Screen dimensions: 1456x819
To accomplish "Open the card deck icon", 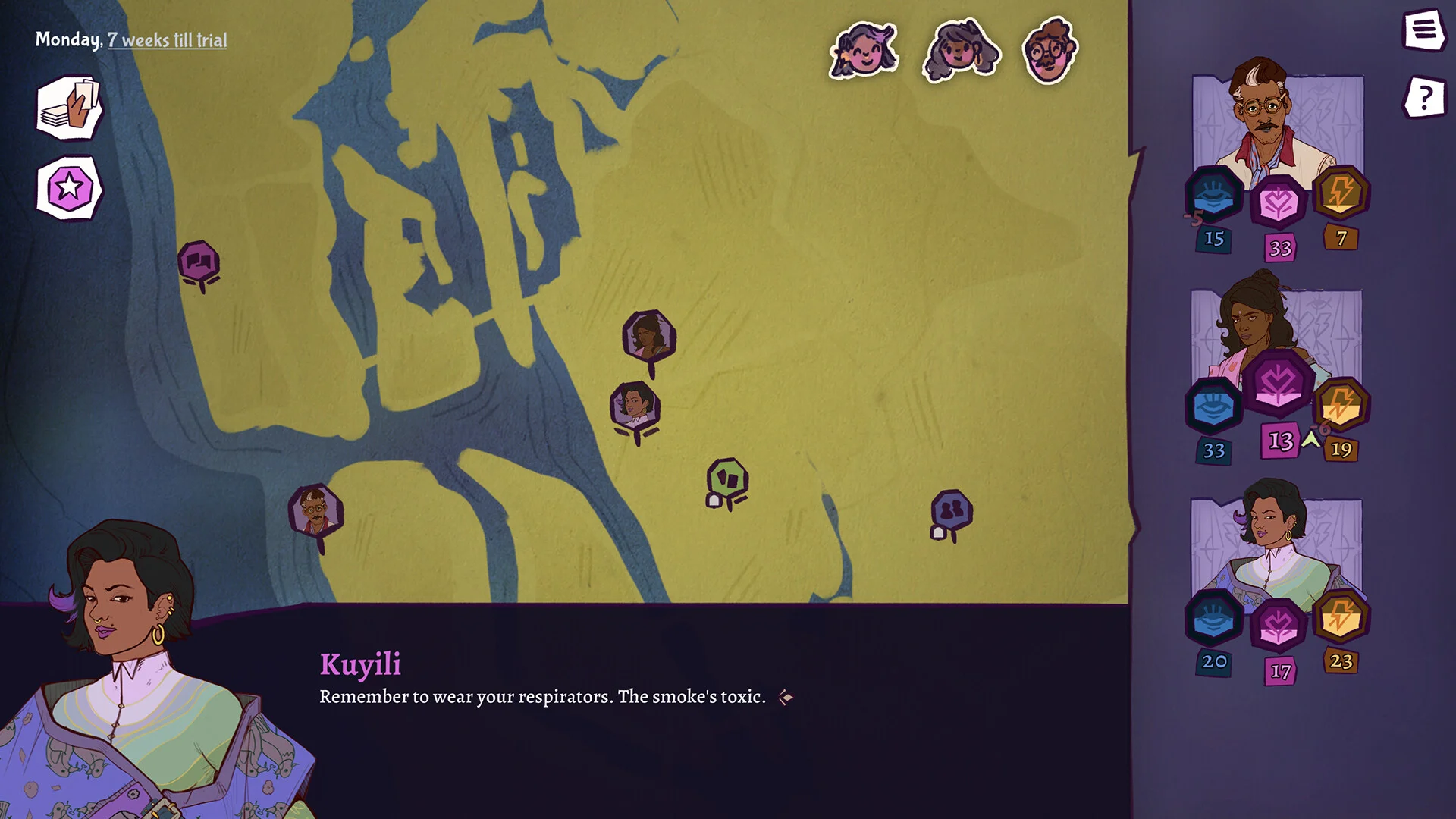I will pyautogui.click(x=69, y=108).
